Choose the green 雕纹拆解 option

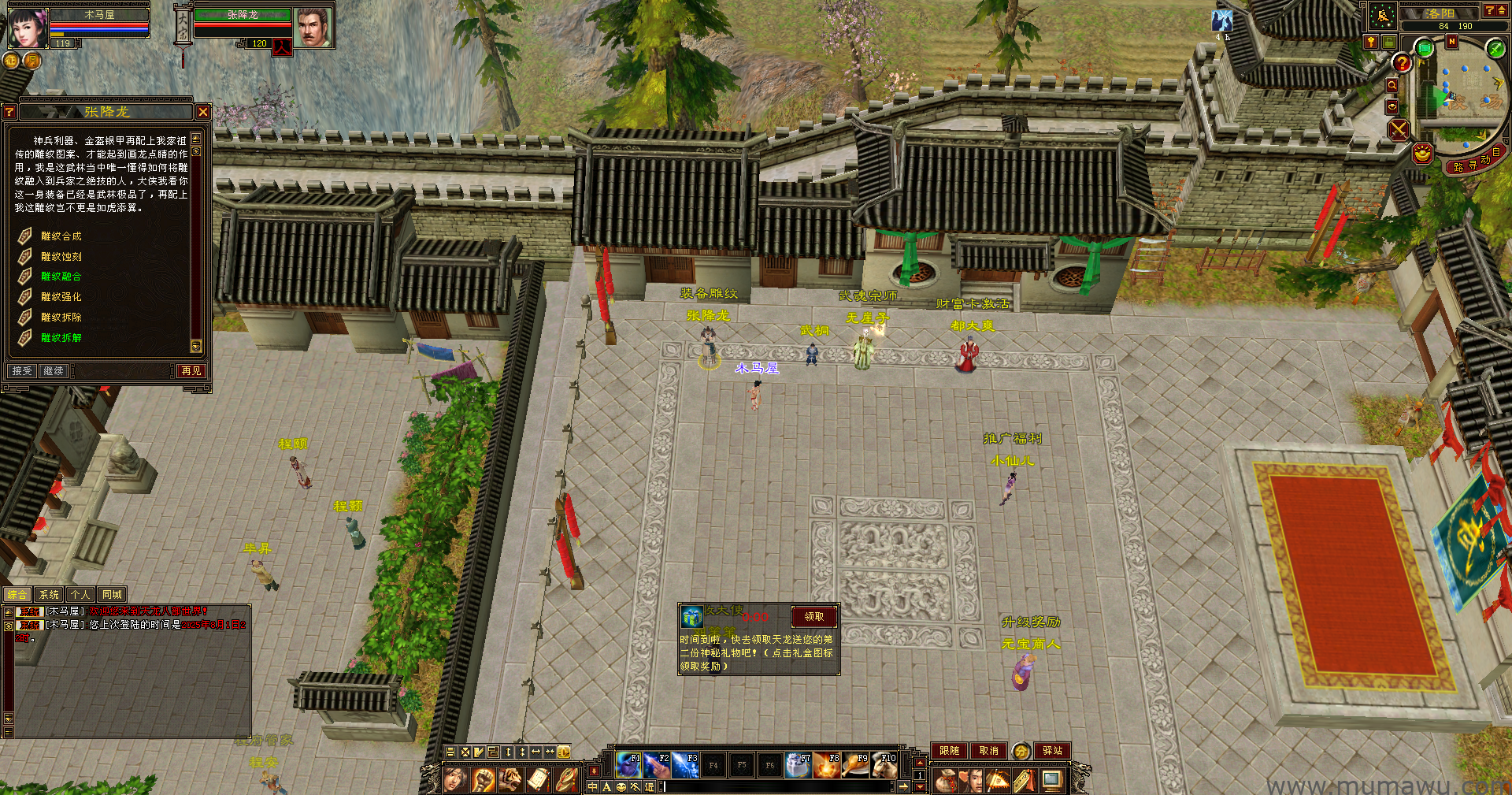tap(61, 338)
